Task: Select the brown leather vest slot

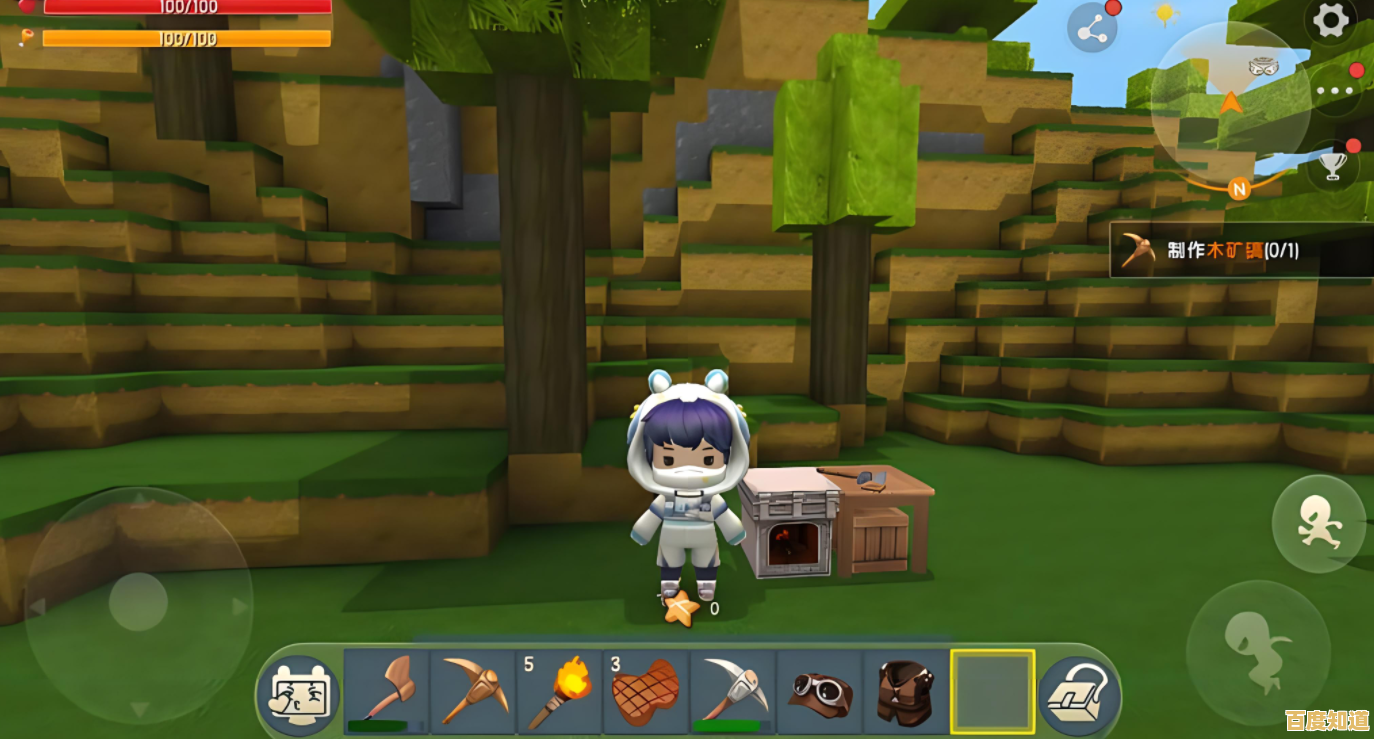Action: click(905, 691)
